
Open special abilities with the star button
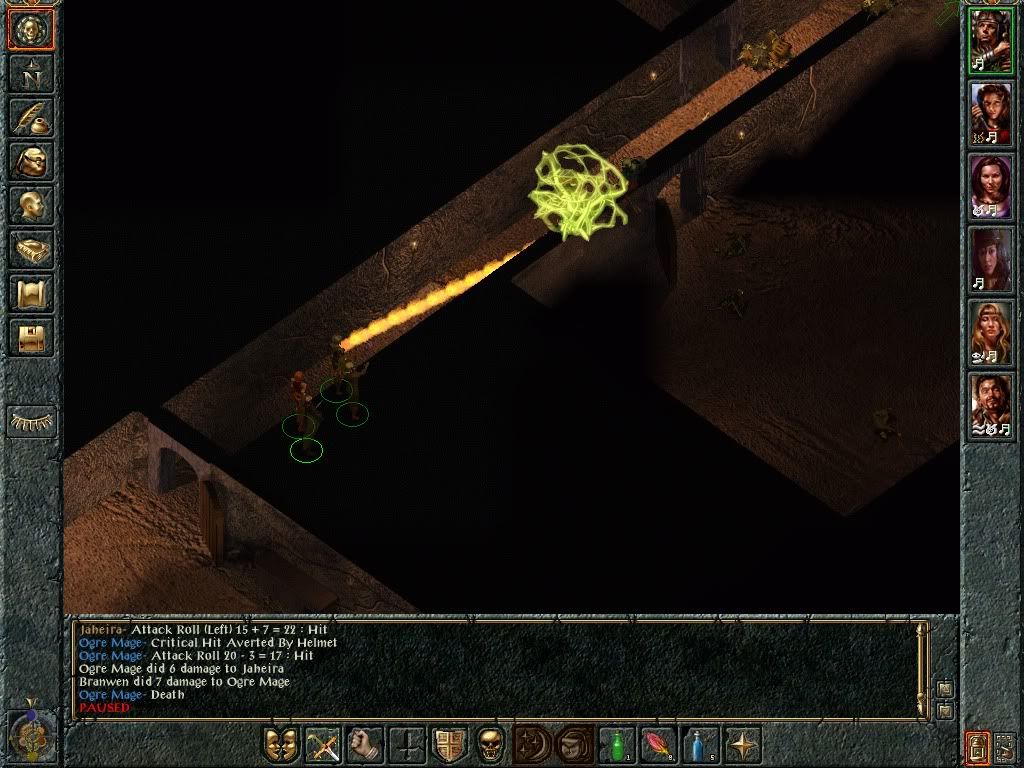pyautogui.click(x=743, y=745)
